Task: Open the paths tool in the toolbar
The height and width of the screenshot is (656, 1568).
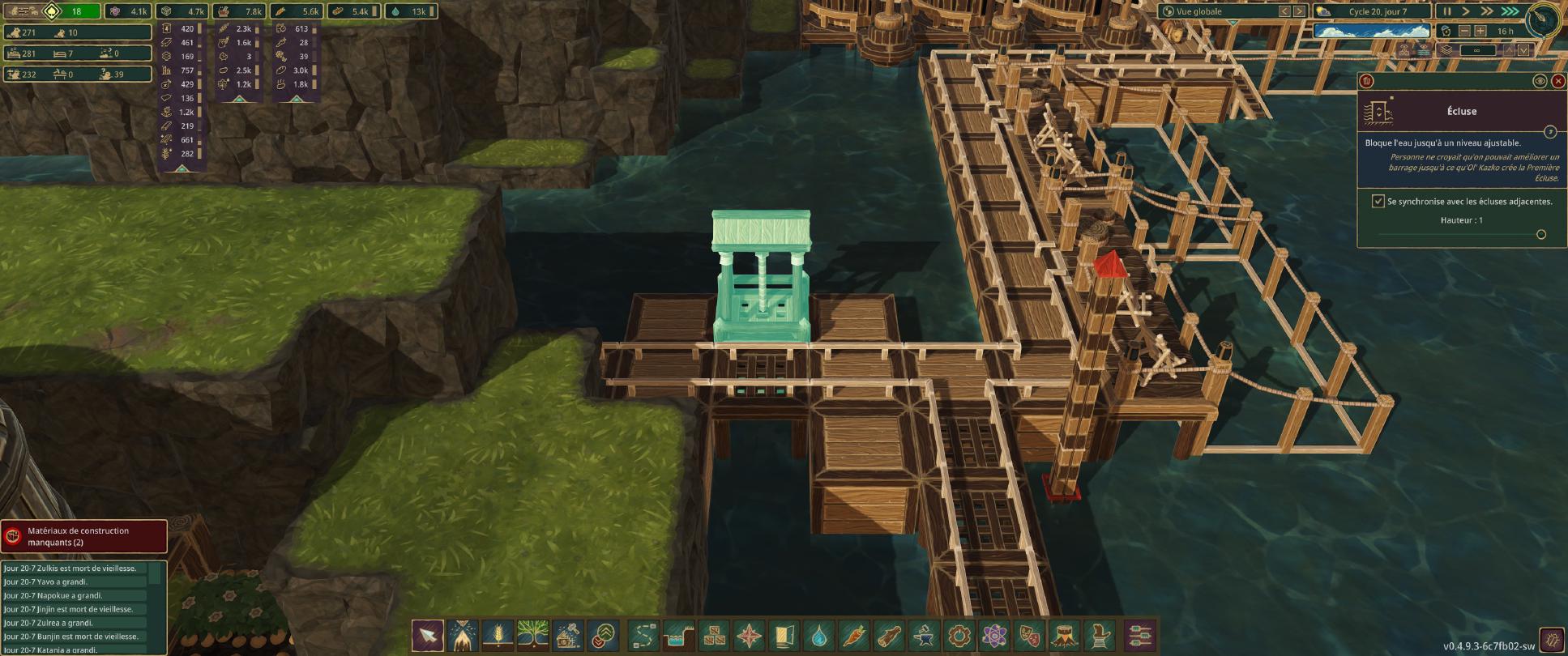Action: (x=643, y=636)
